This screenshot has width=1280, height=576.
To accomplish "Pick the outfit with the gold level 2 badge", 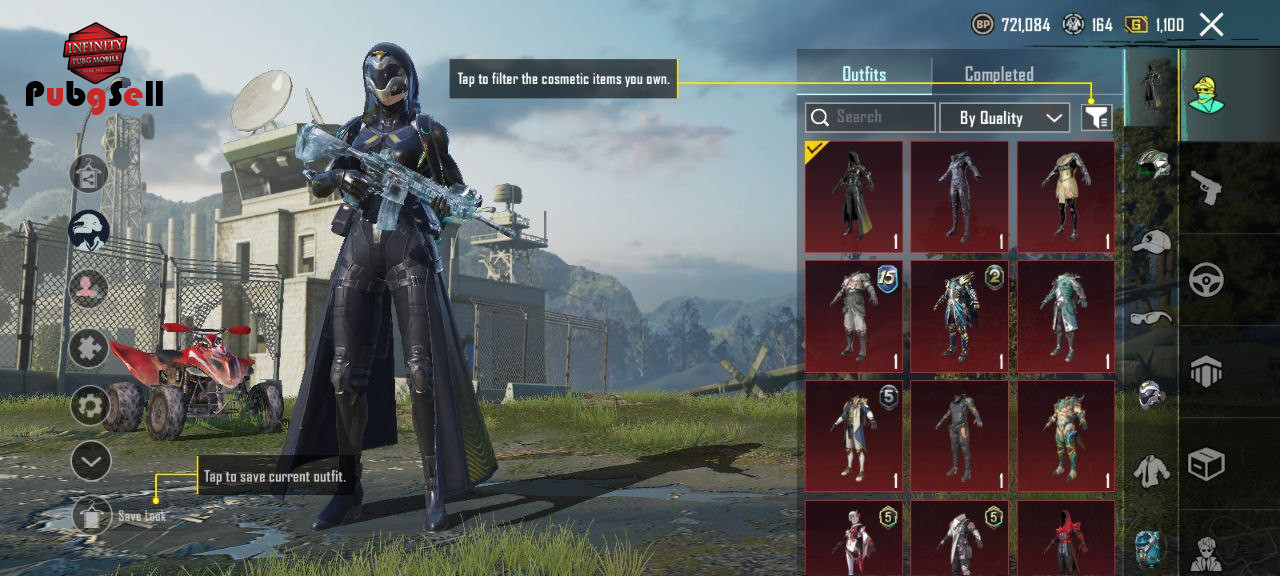I will tap(960, 316).
